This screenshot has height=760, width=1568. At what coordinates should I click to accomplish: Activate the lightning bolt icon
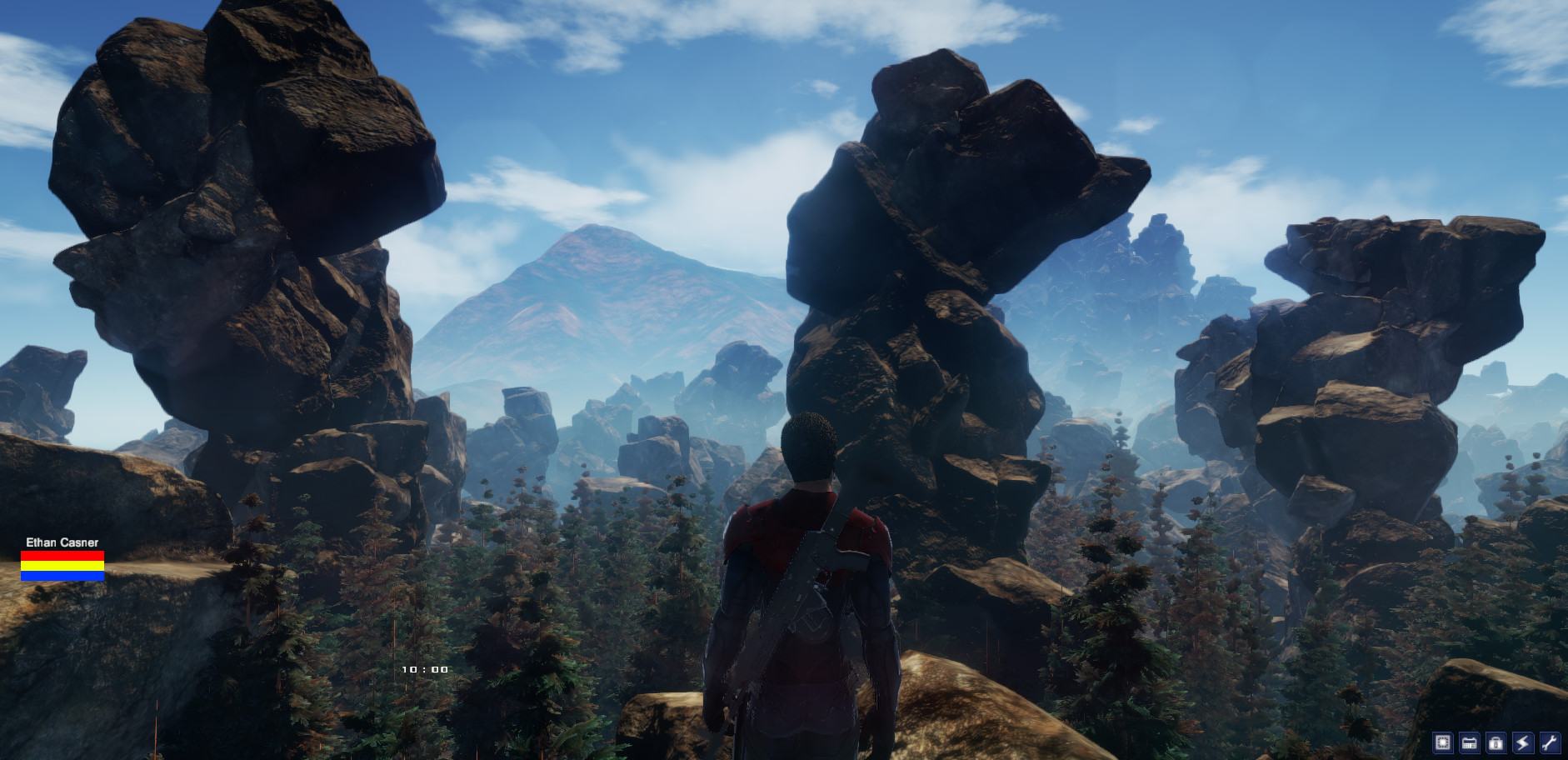click(x=1523, y=742)
